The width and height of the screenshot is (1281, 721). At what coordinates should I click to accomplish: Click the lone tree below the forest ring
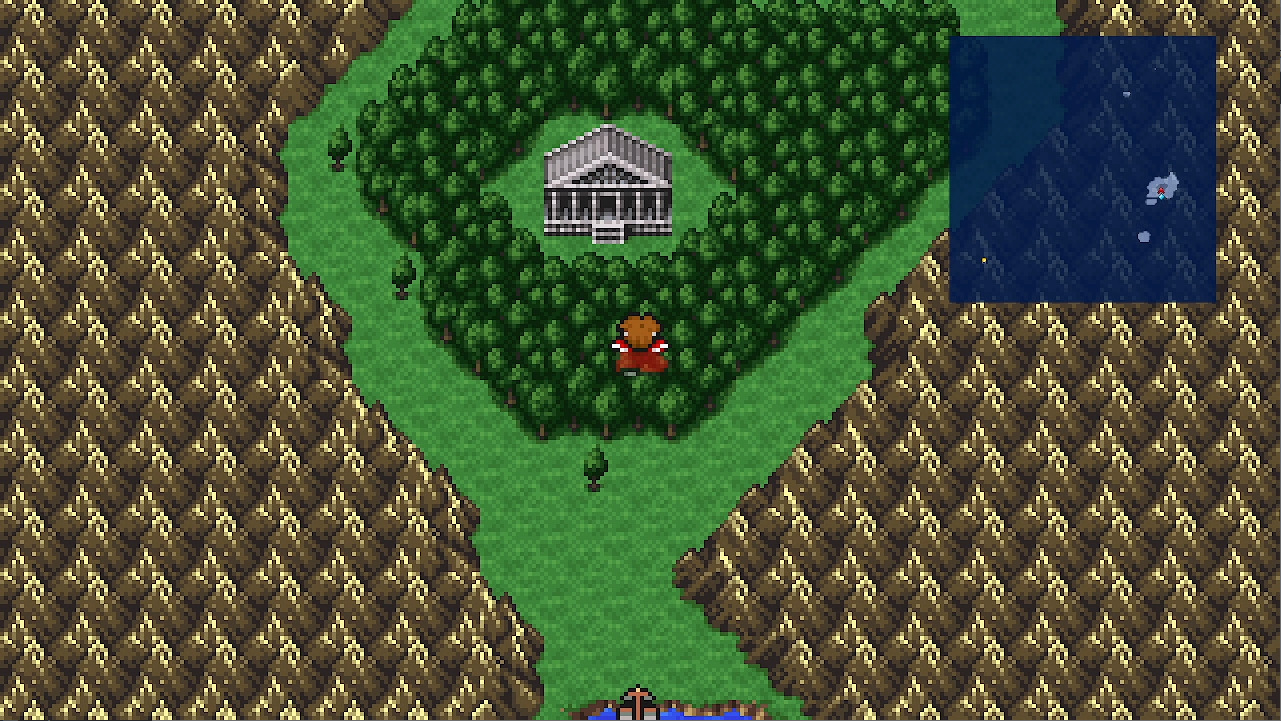coord(596,468)
